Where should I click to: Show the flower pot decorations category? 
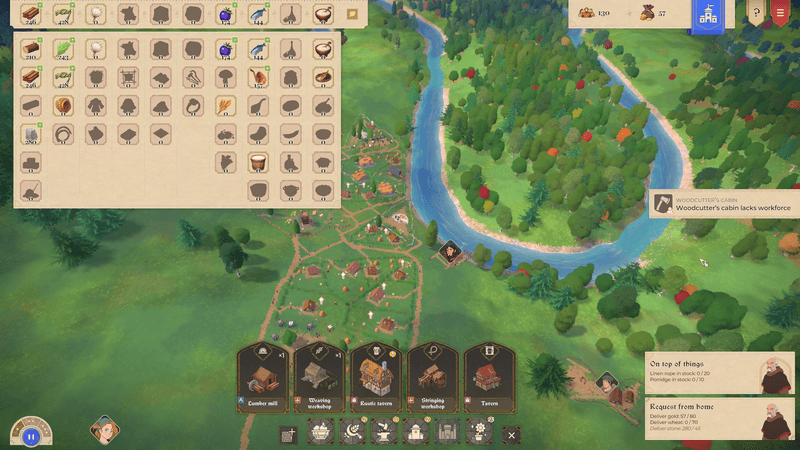[x=477, y=434]
